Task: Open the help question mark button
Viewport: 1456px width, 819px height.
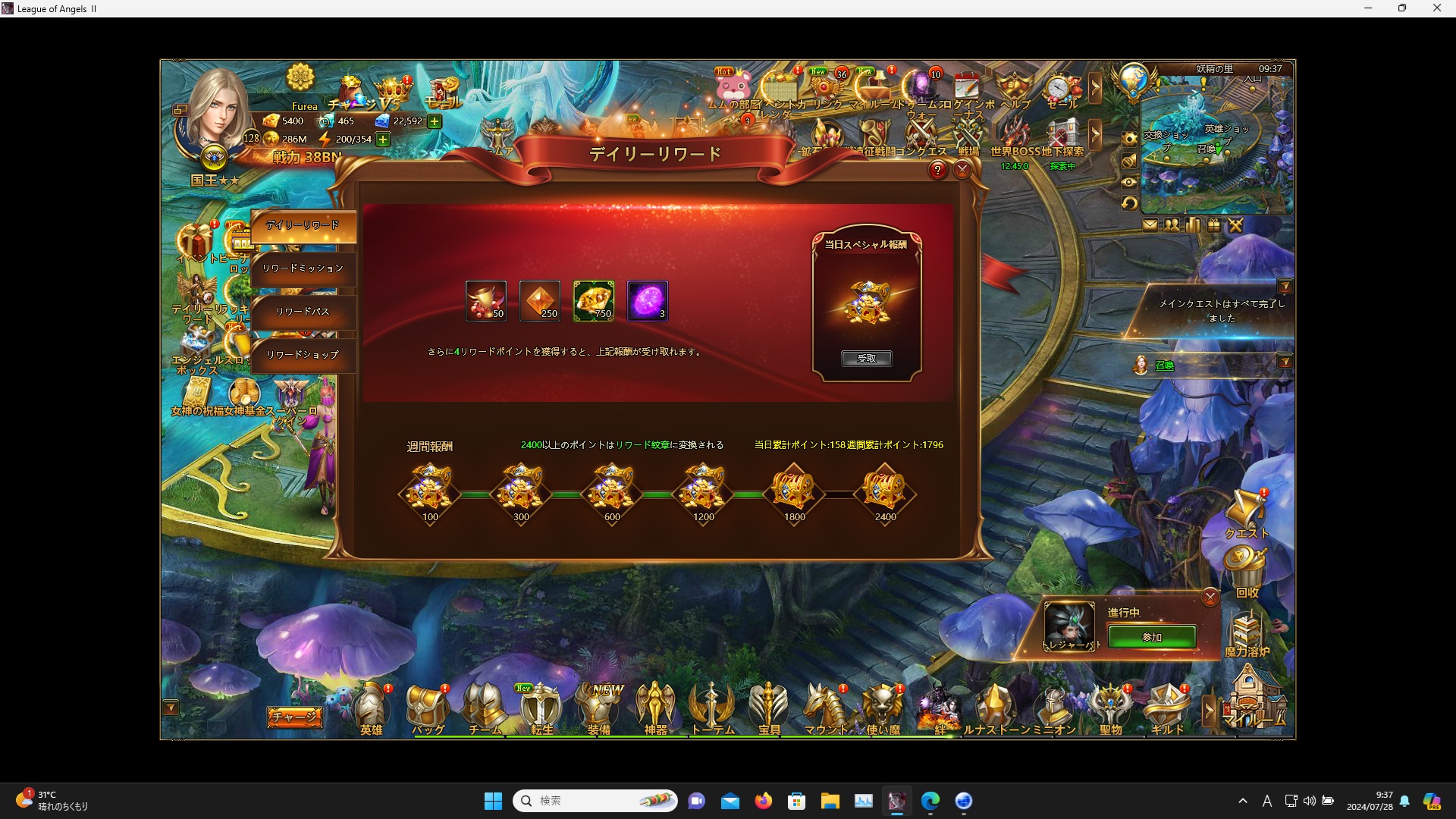Action: click(x=938, y=170)
